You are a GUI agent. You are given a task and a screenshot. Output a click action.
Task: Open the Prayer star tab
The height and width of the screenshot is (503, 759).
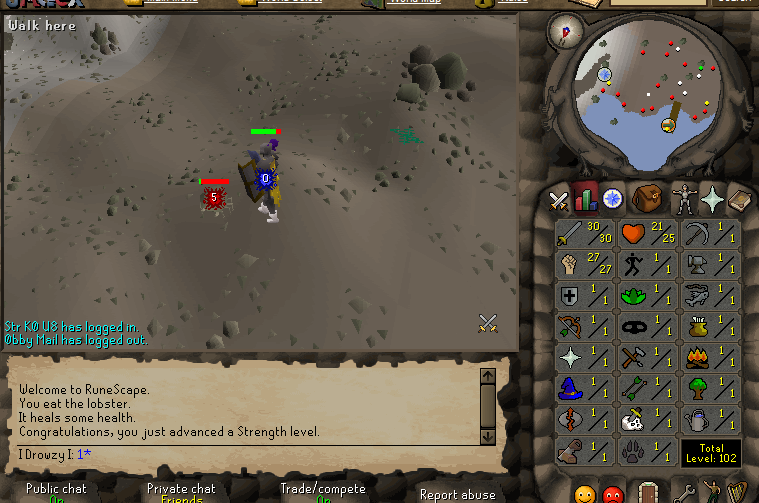pos(712,199)
